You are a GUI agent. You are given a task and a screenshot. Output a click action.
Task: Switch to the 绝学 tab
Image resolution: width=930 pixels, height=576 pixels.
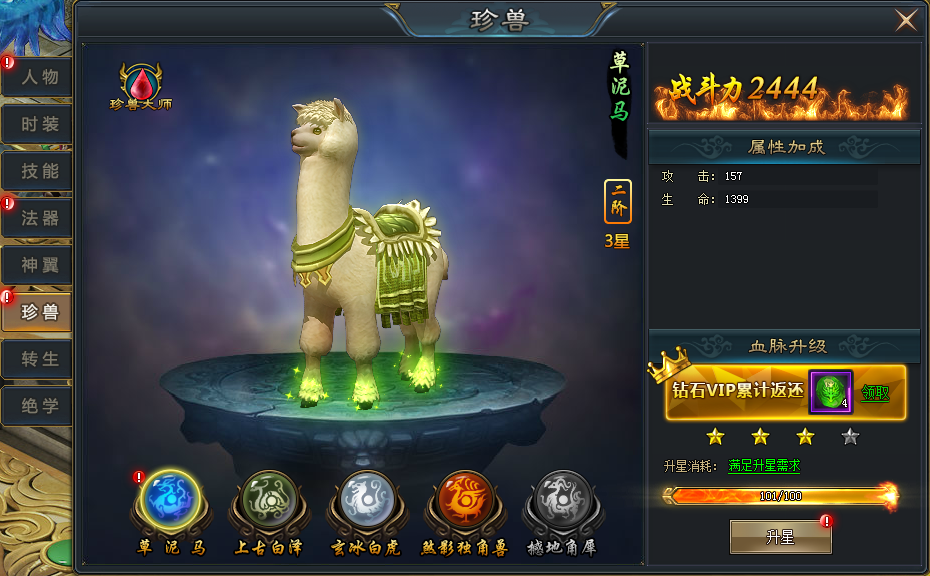pyautogui.click(x=38, y=406)
